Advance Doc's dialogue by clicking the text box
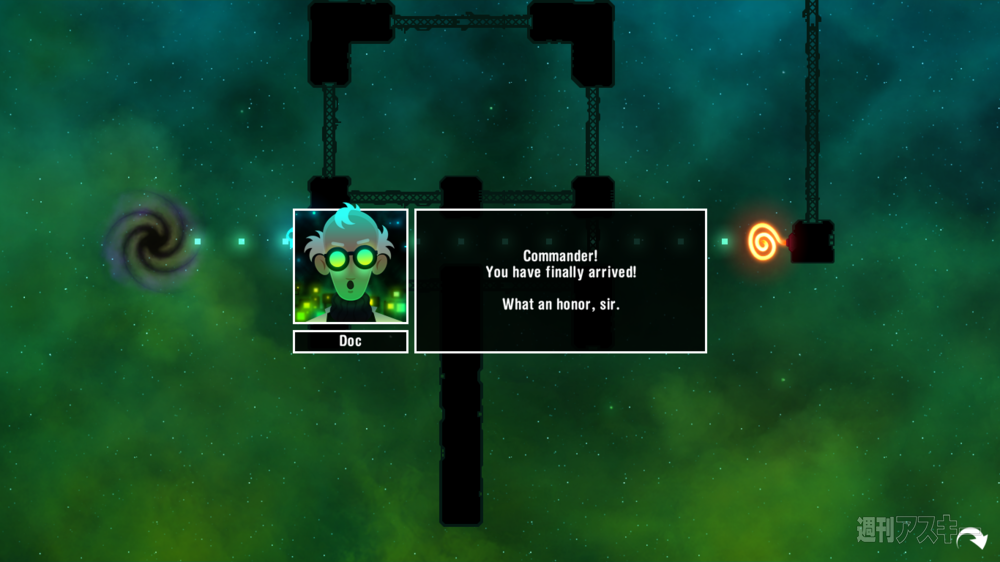 click(x=560, y=281)
